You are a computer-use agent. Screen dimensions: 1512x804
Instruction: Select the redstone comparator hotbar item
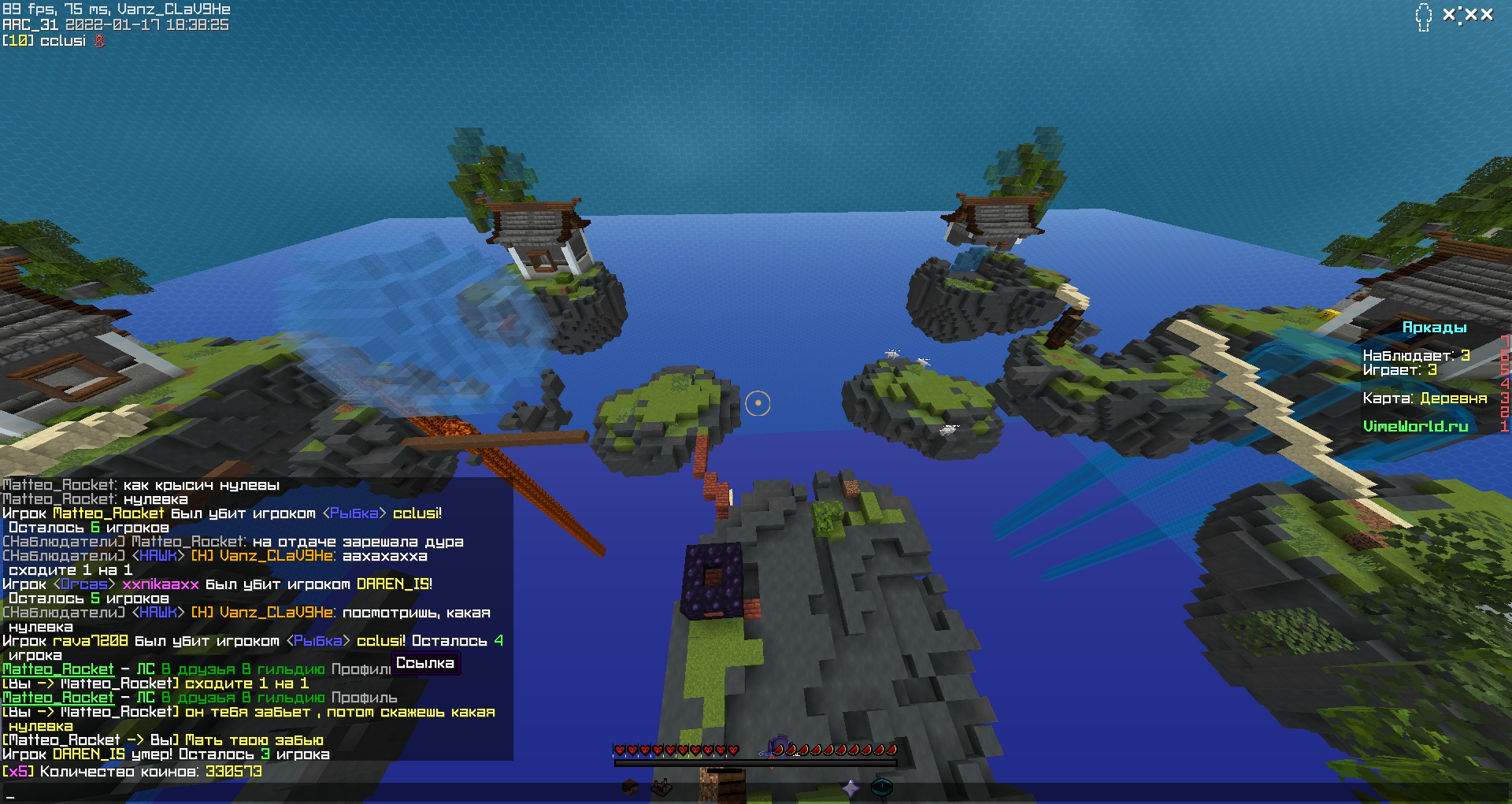[x=661, y=787]
